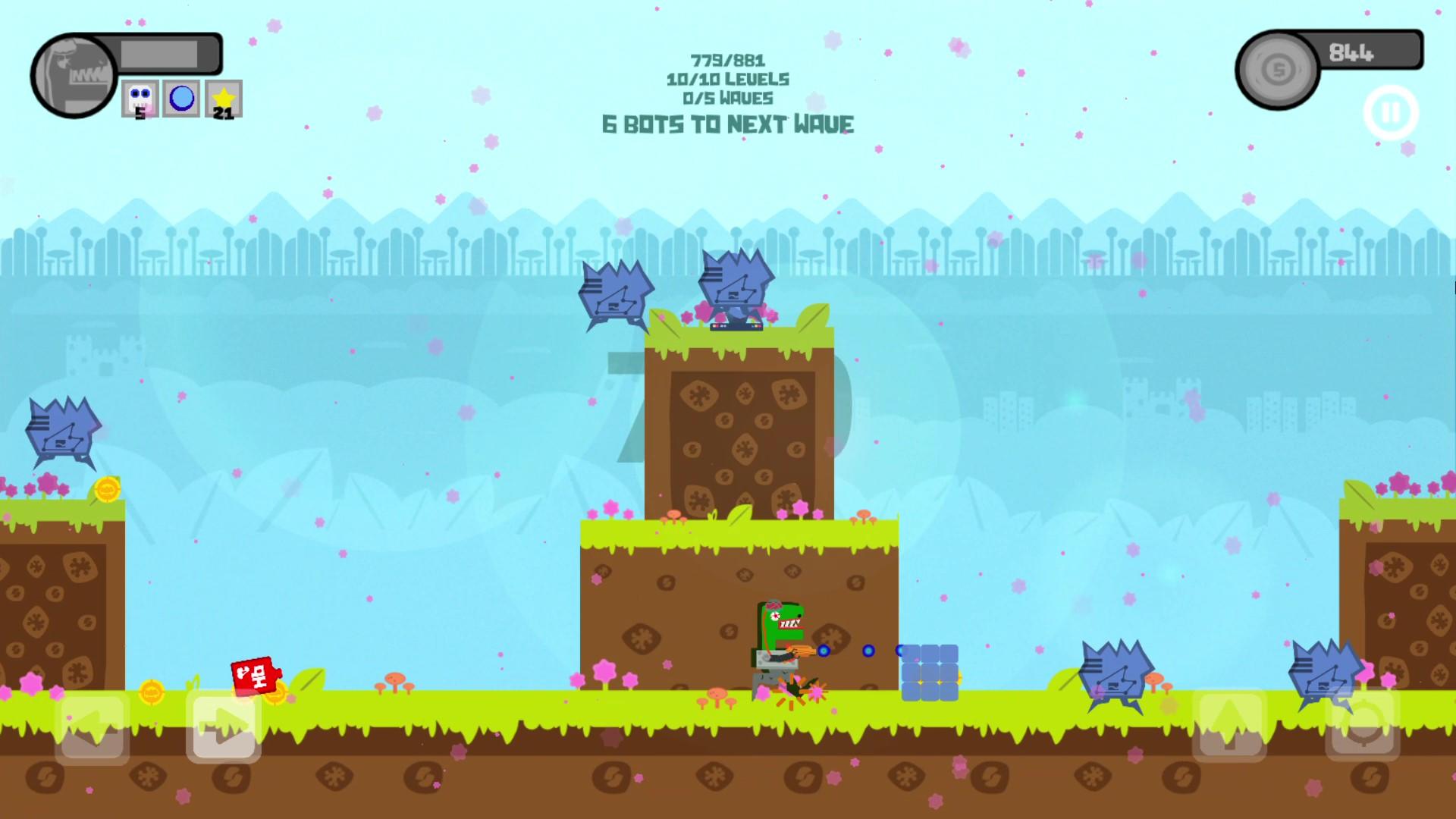Click the stack of blue crates
Screen dimensions: 1456x819
[x=929, y=671]
